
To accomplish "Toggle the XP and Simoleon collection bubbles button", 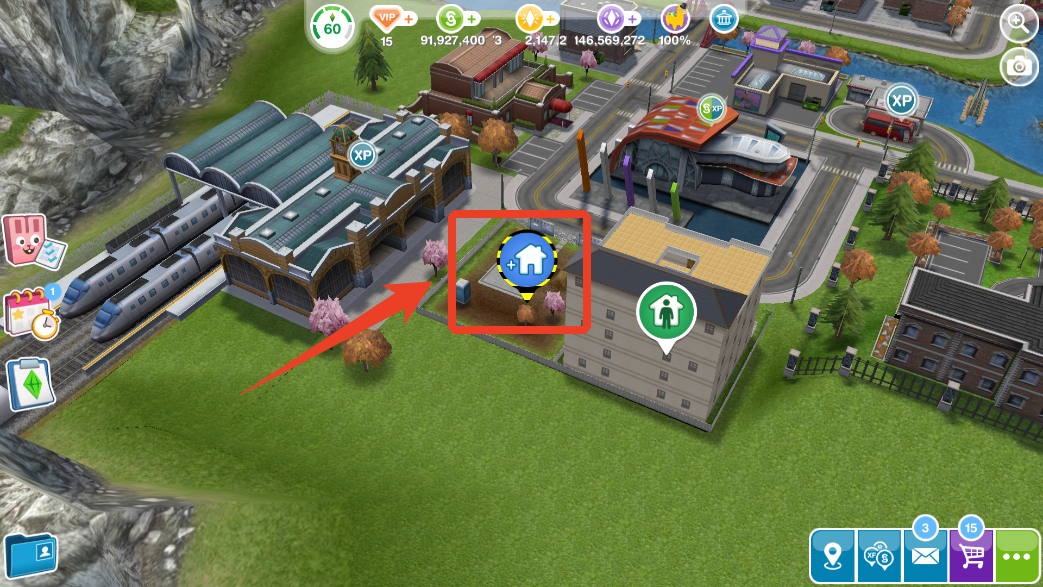I will pyautogui.click(x=879, y=555).
